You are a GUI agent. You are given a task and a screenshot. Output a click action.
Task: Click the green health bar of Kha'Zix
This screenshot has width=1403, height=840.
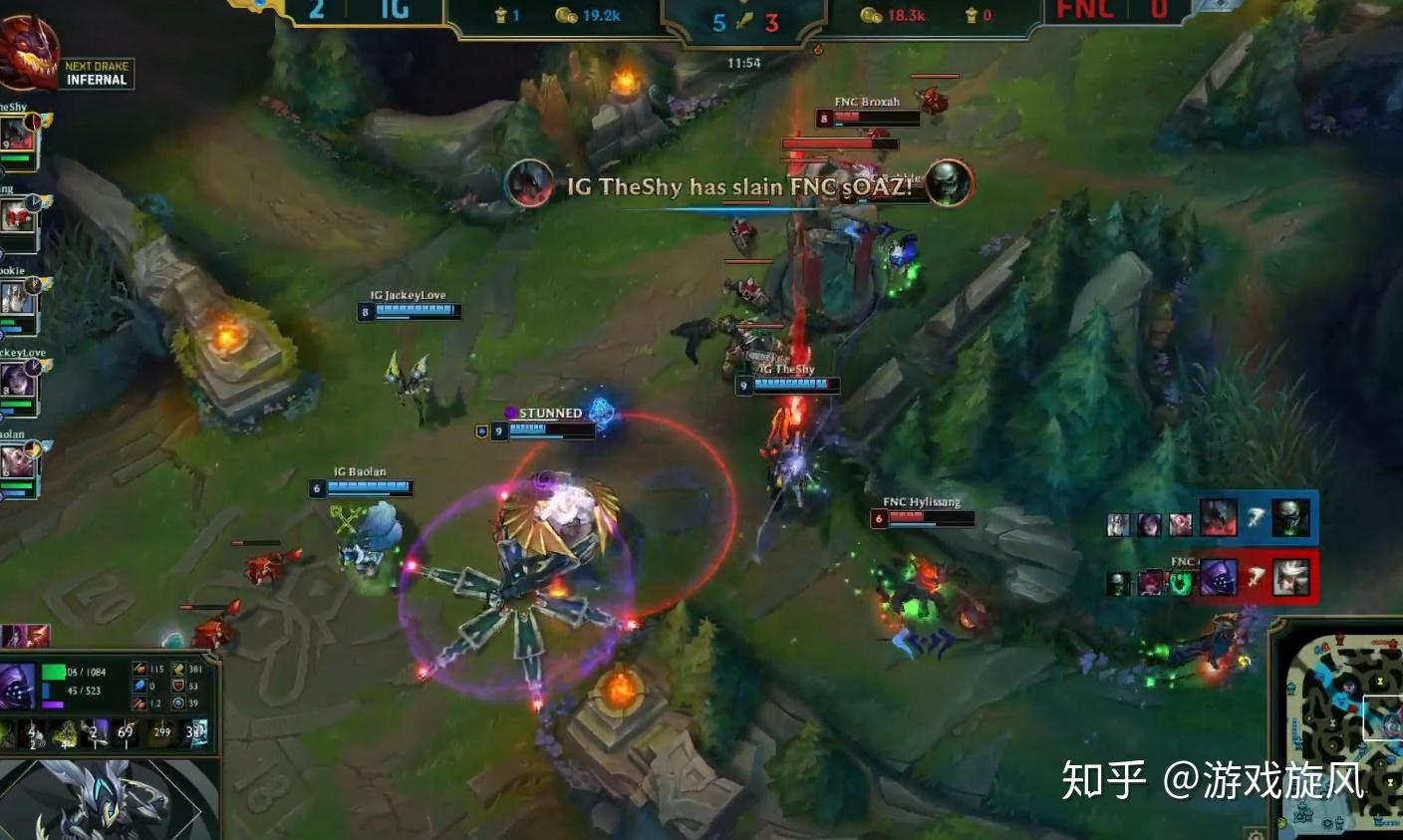53,671
